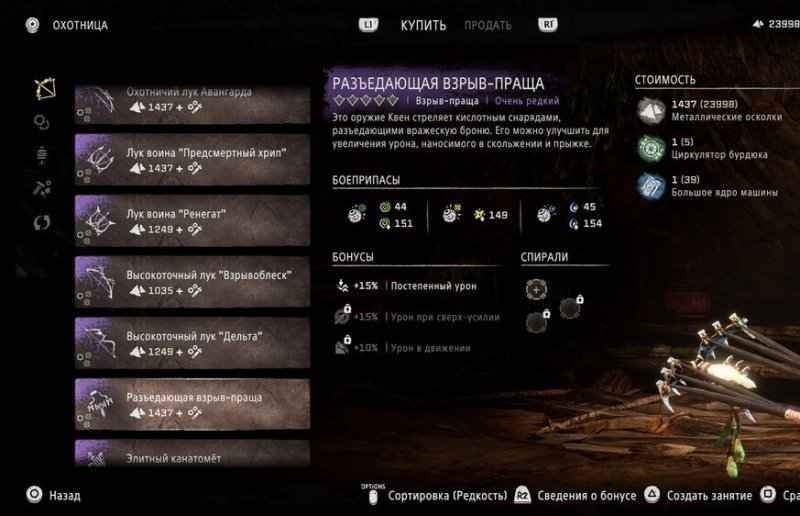This screenshot has height=516, width=800.
Task: Open the coils category icon in sidebar
Action: [42, 122]
